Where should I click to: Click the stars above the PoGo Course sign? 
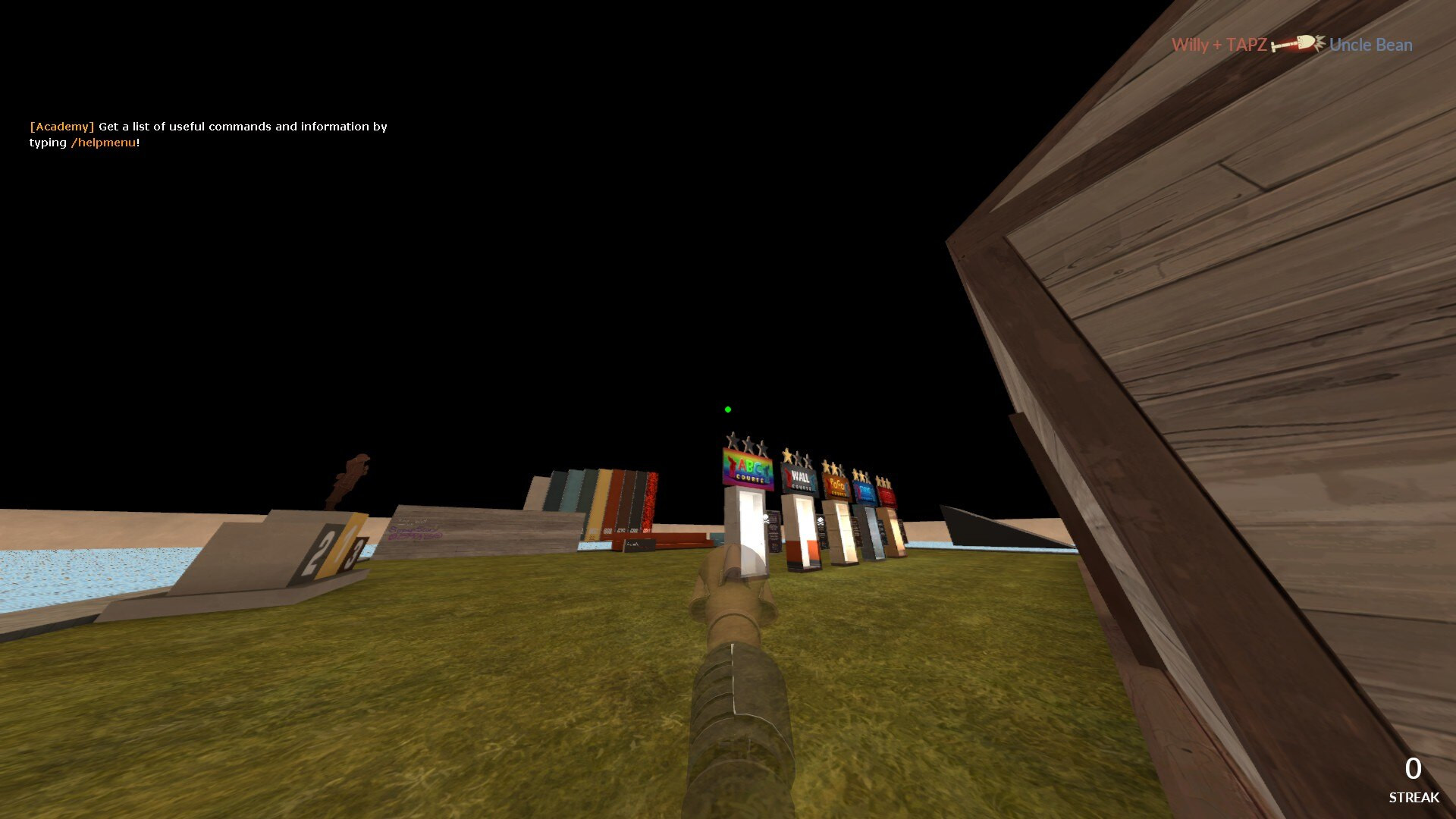tap(832, 467)
